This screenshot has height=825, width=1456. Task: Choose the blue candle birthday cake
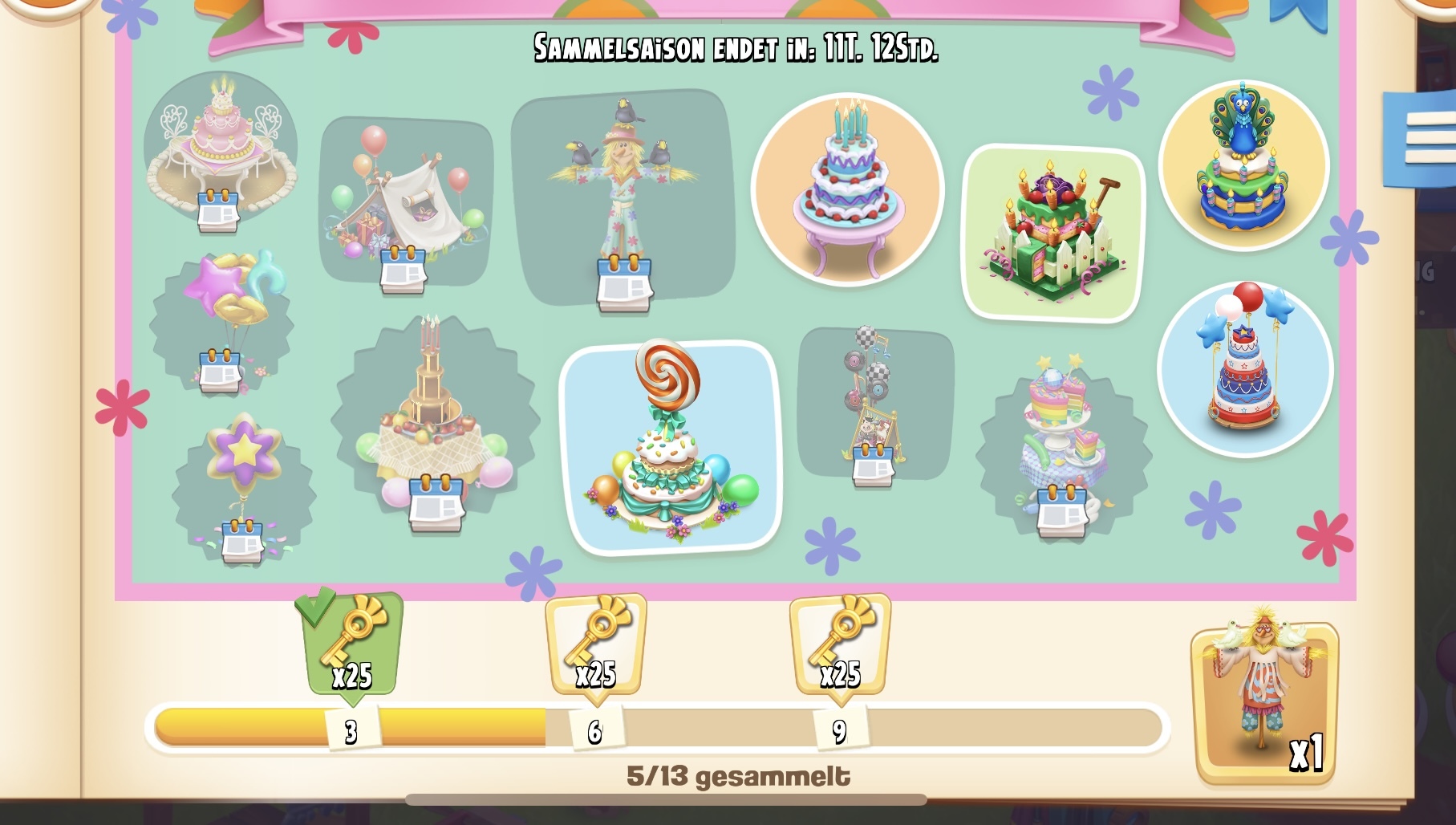pos(847,189)
